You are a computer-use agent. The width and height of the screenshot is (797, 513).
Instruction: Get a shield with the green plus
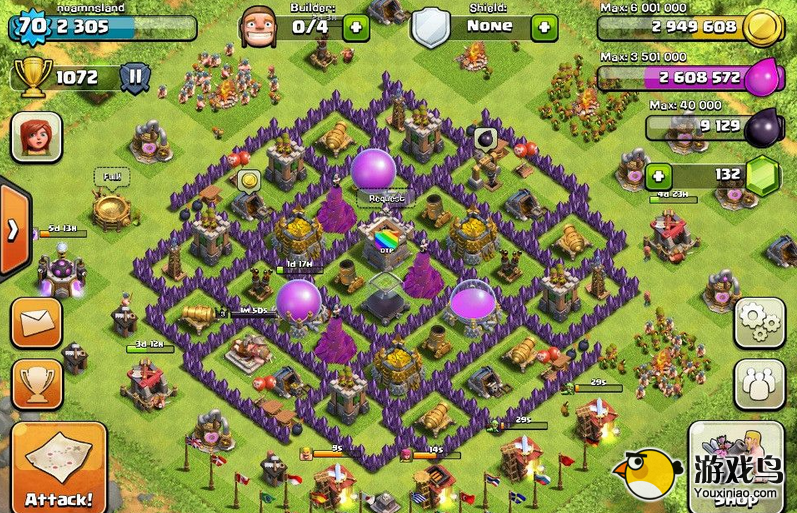pos(544,27)
